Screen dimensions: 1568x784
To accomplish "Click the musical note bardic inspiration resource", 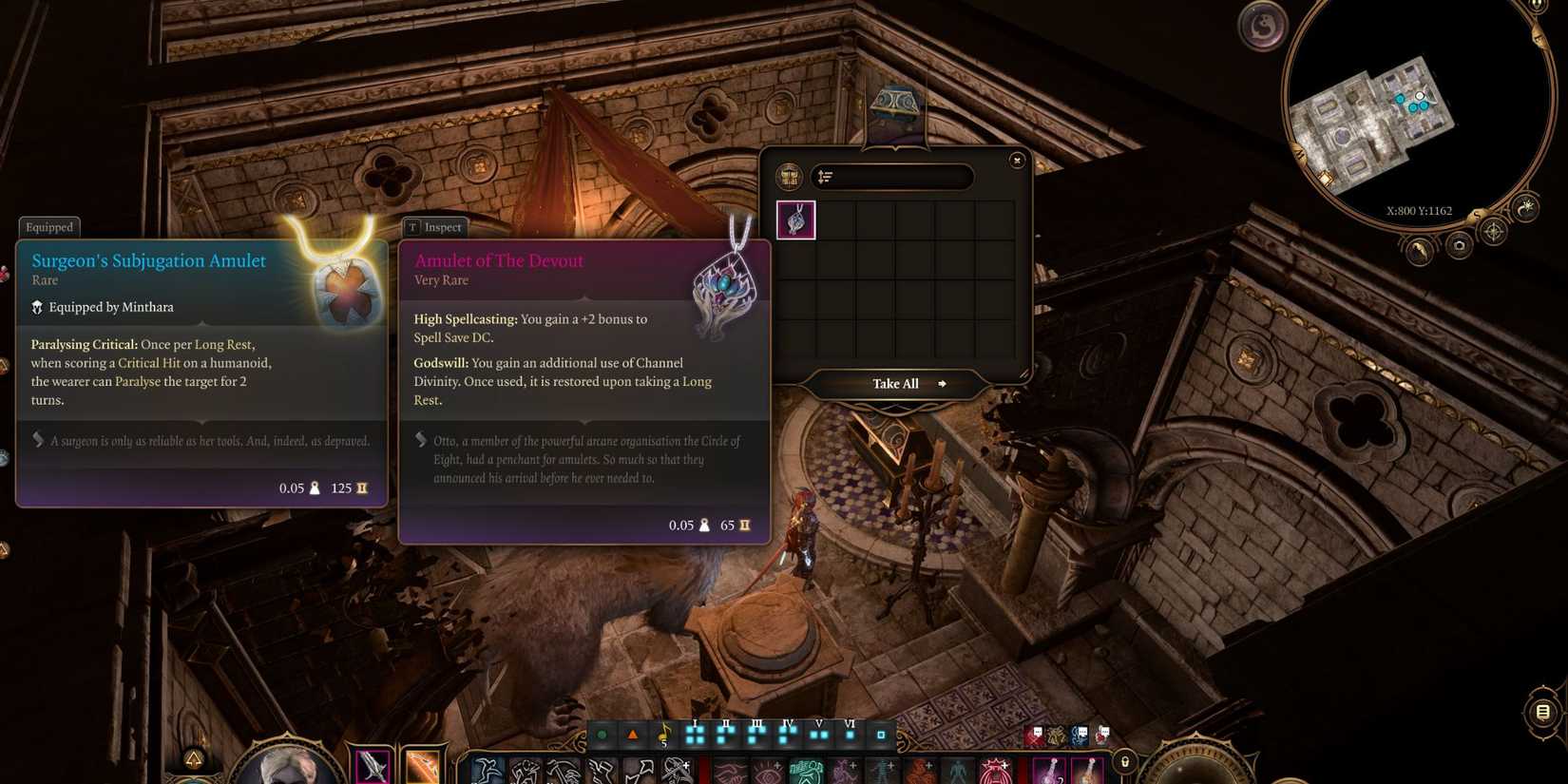I will click(x=663, y=735).
